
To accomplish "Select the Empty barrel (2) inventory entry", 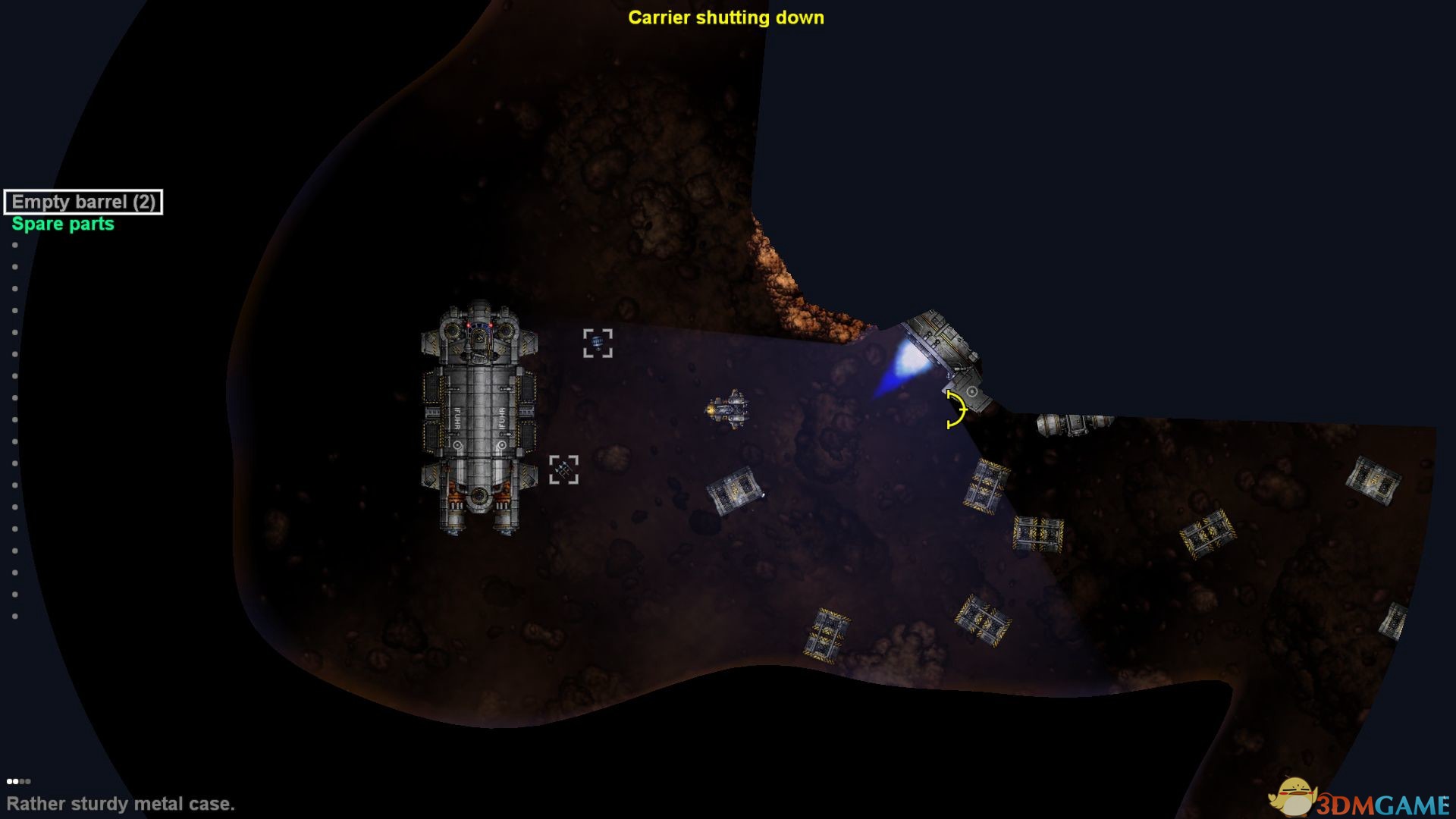I will pos(83,202).
